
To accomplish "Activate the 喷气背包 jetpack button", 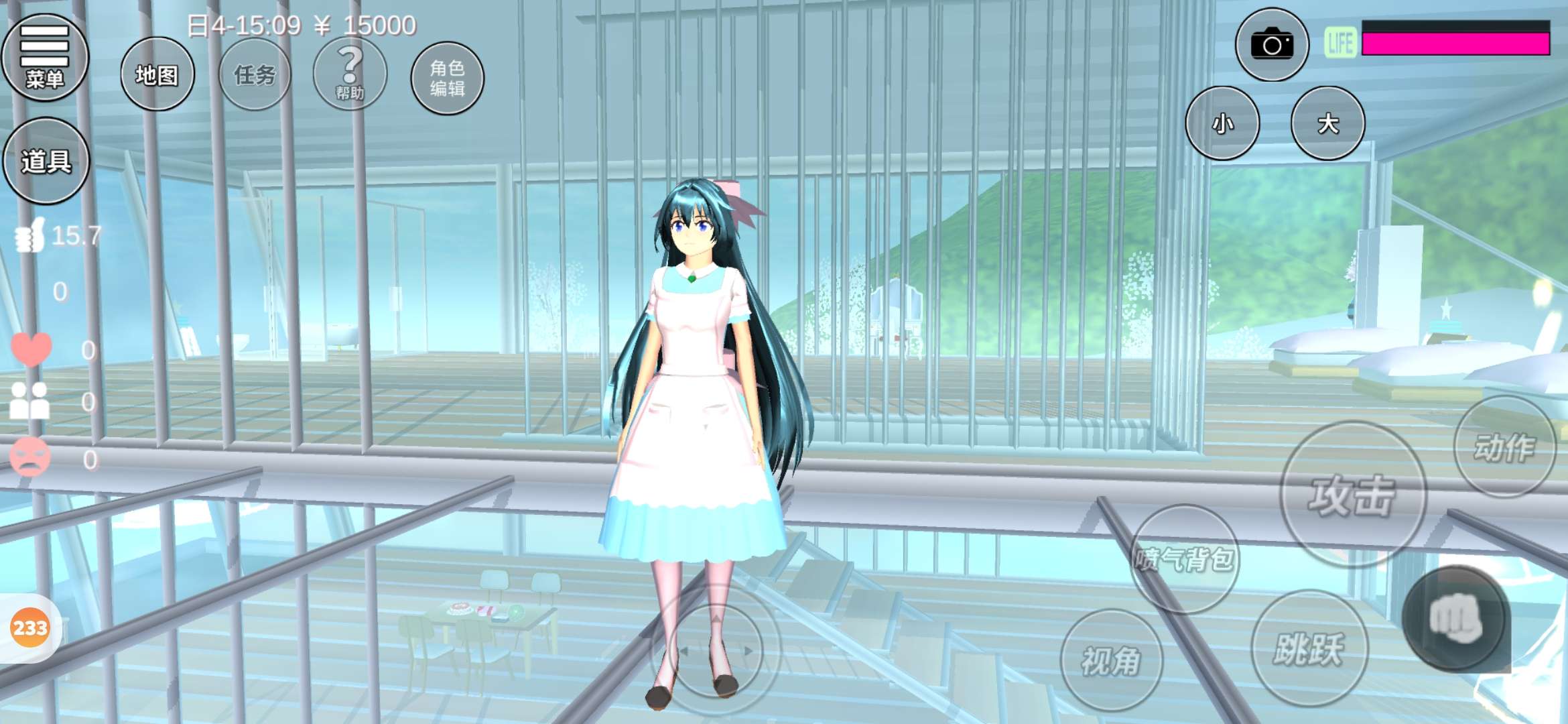I will pos(1184,558).
